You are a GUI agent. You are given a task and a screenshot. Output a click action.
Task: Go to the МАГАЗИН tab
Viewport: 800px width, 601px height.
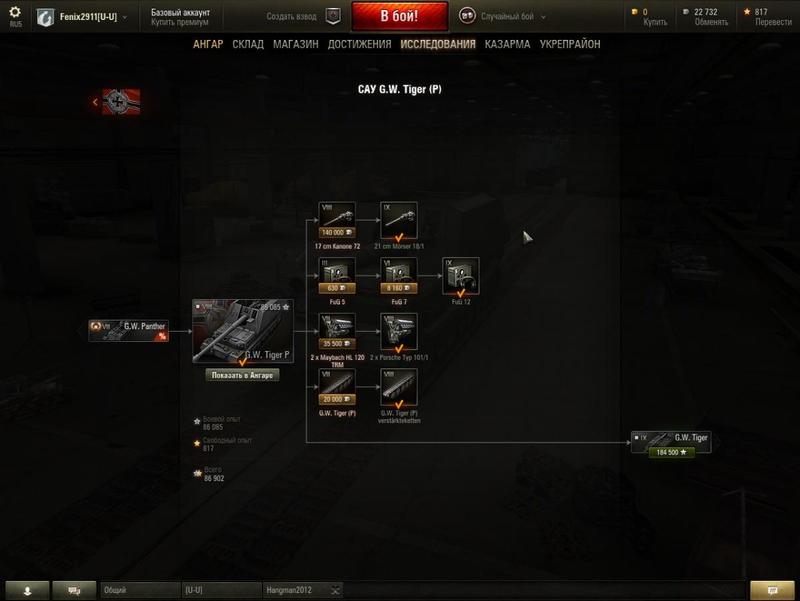click(x=295, y=44)
